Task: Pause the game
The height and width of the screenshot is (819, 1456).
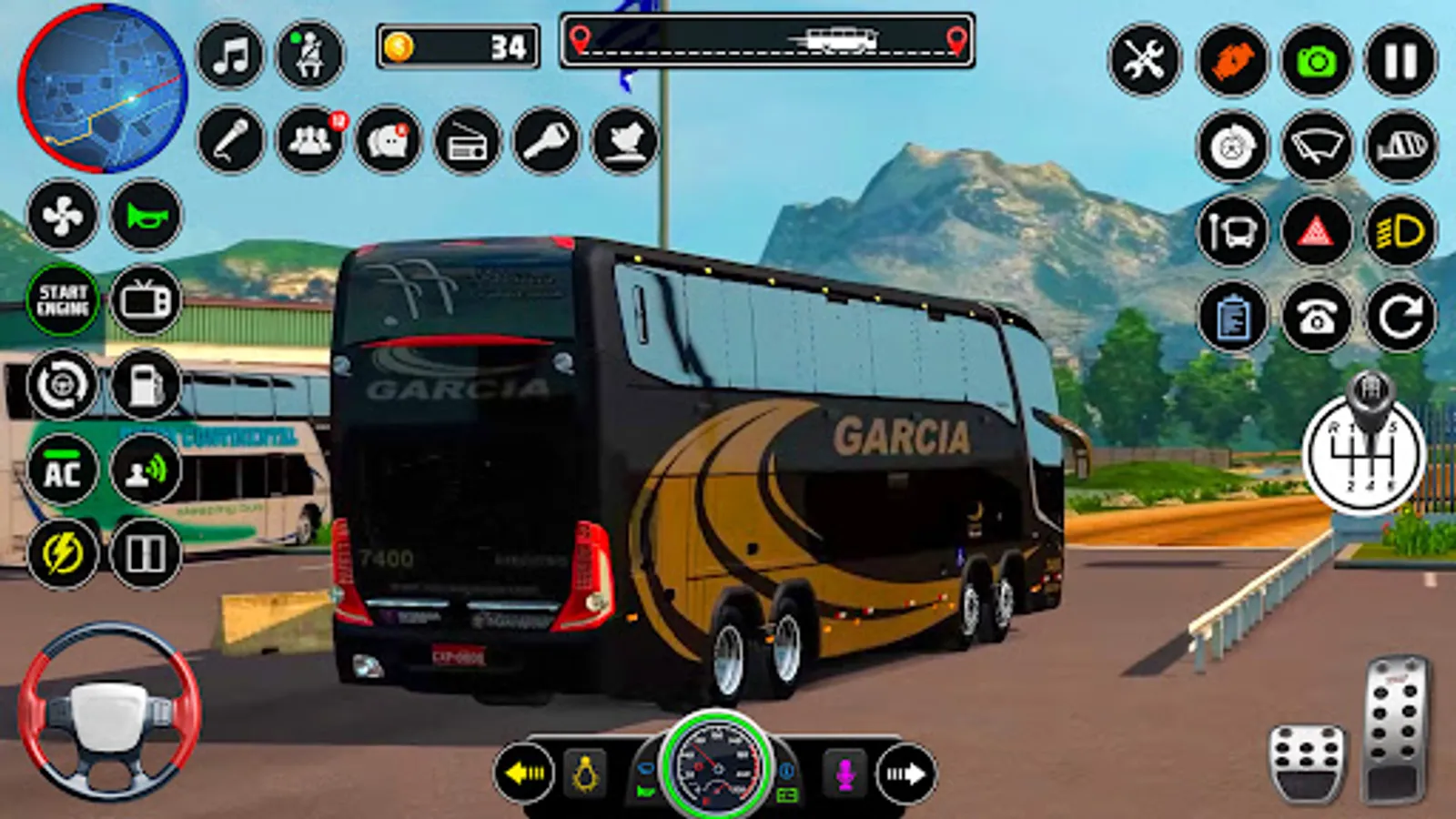Action: tap(1400, 61)
